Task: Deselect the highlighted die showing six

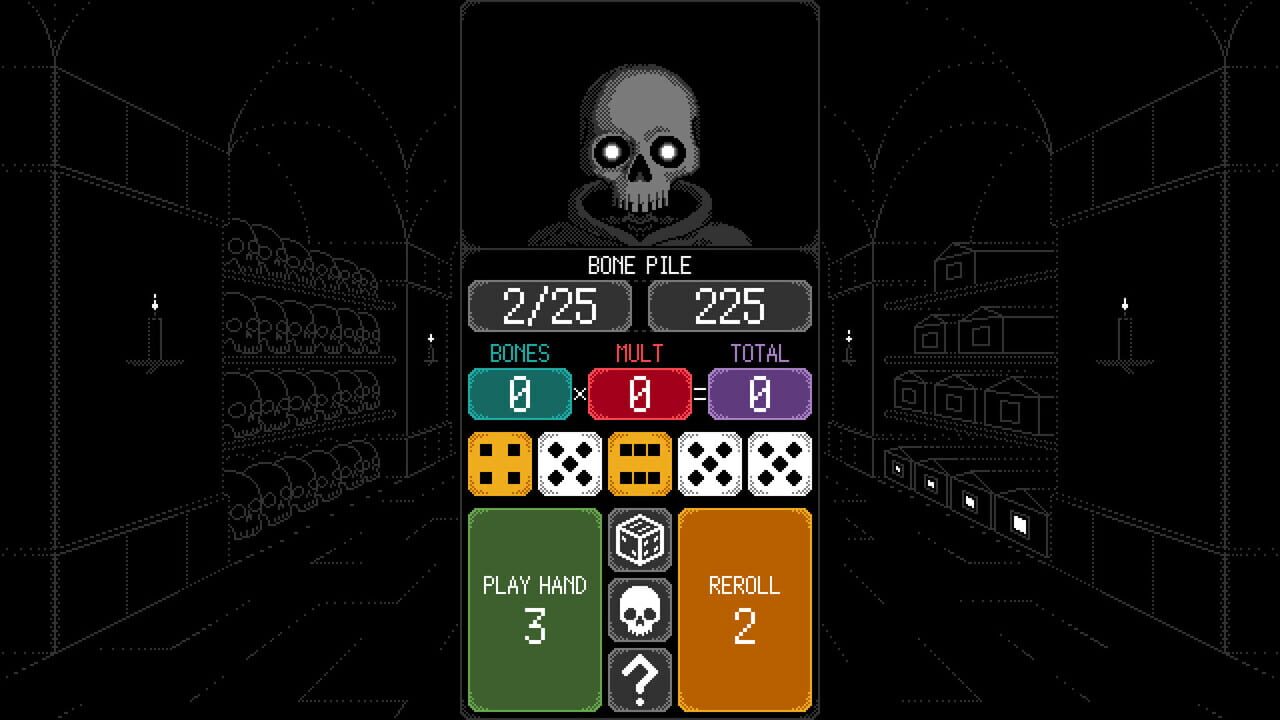Action: click(x=640, y=463)
